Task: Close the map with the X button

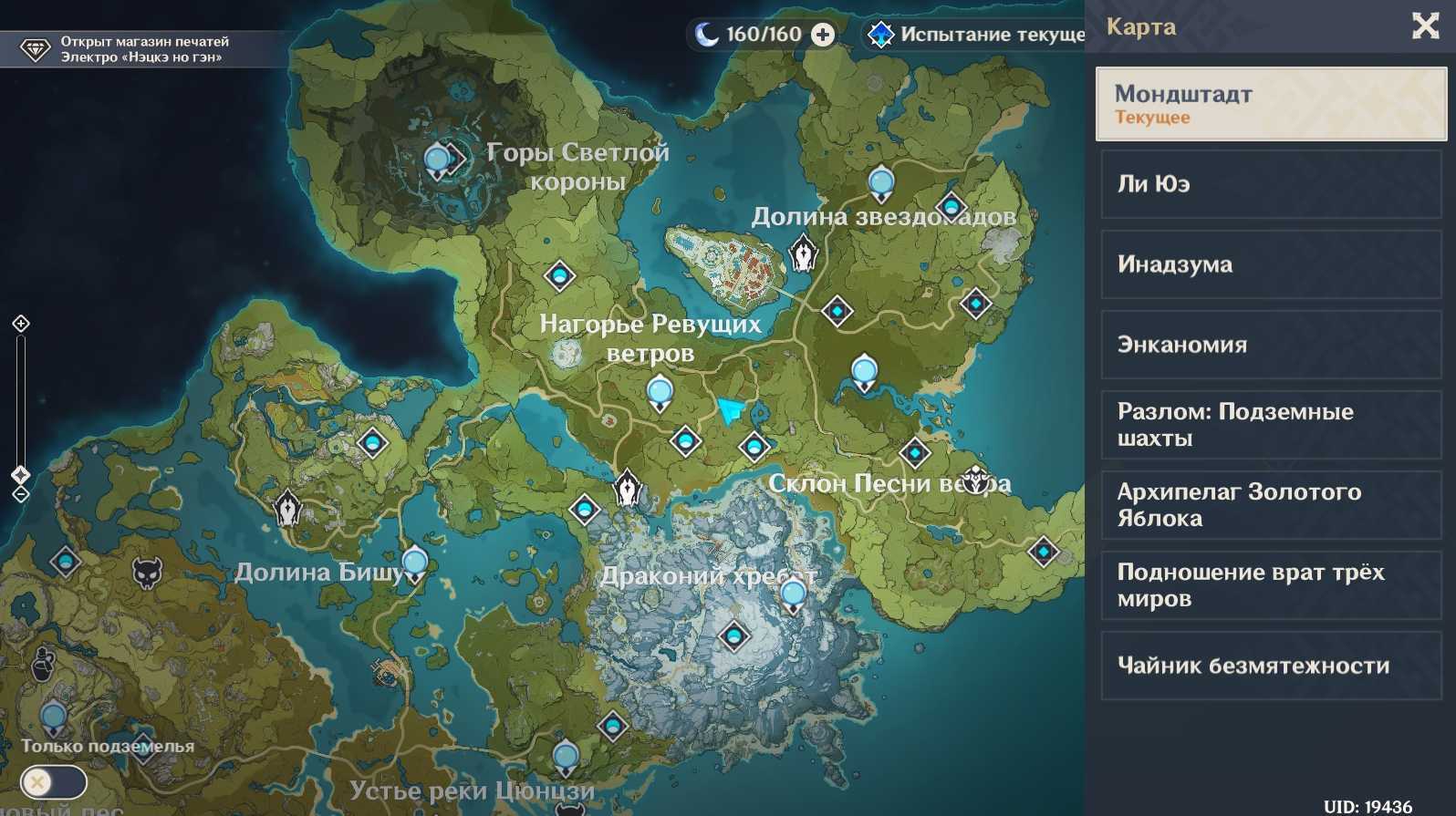Action: pos(1425,26)
